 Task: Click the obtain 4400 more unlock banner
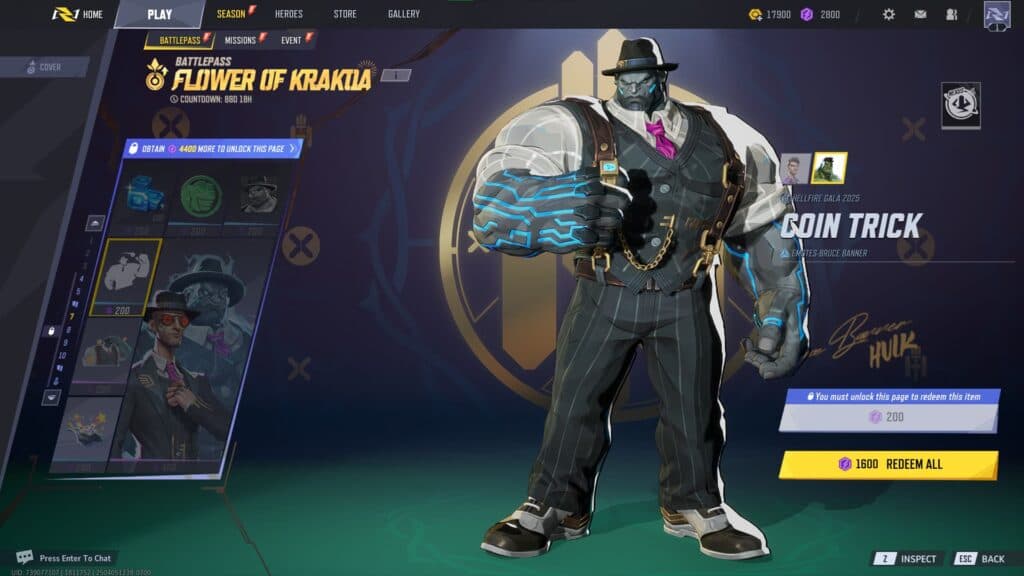pyautogui.click(x=212, y=149)
